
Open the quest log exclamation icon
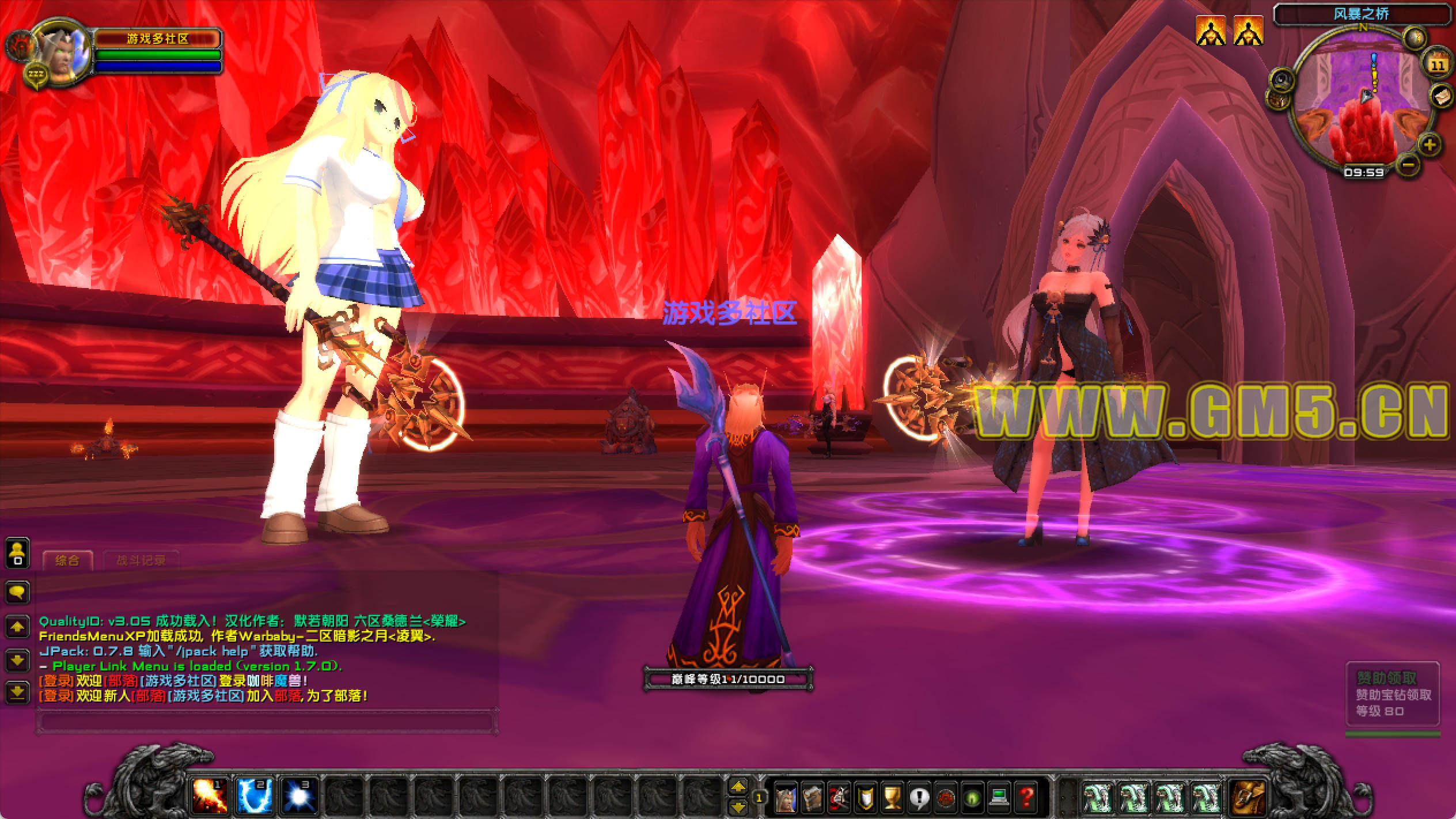click(919, 798)
